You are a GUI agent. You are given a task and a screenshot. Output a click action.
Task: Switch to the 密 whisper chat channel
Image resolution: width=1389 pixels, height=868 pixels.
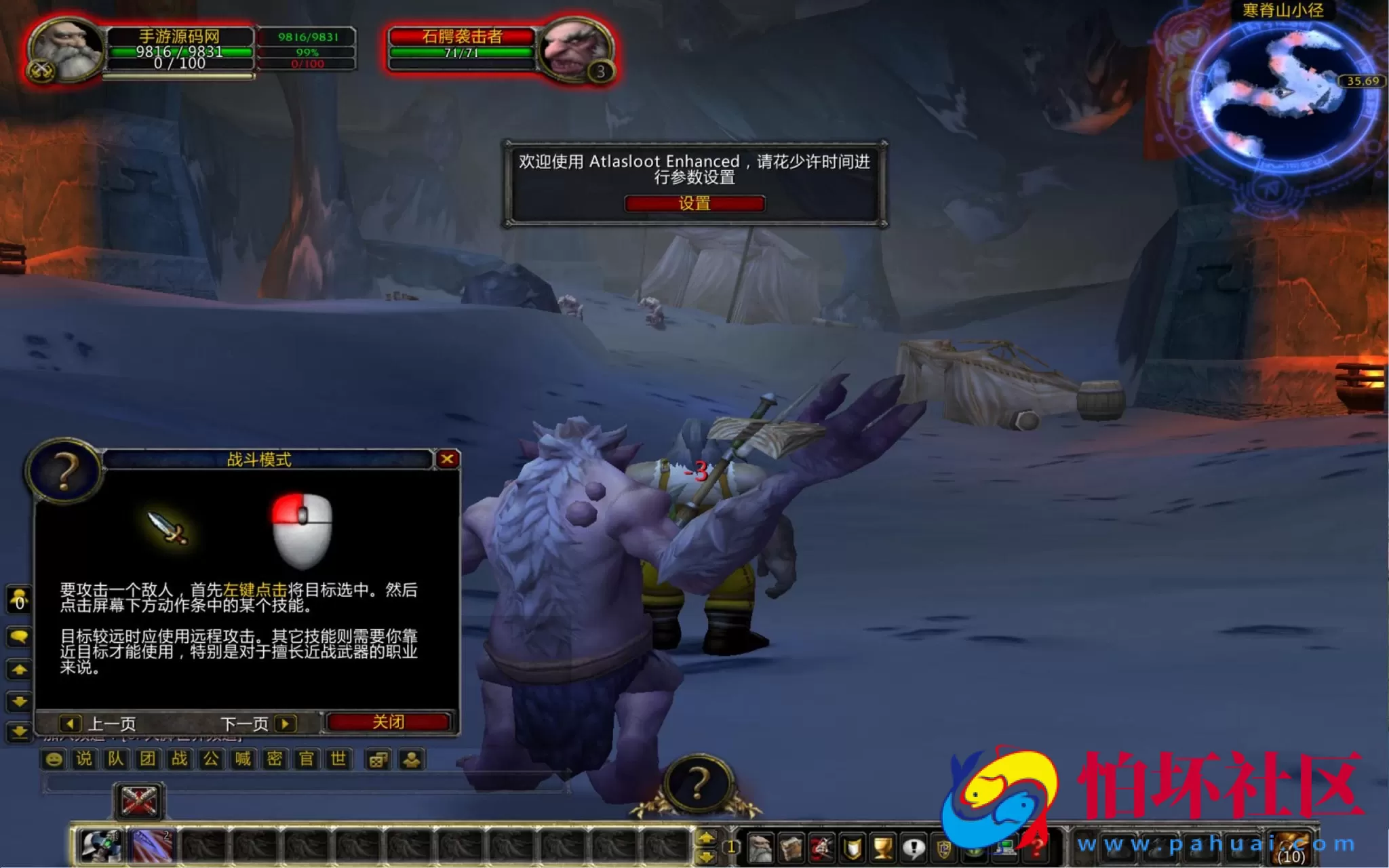click(275, 759)
